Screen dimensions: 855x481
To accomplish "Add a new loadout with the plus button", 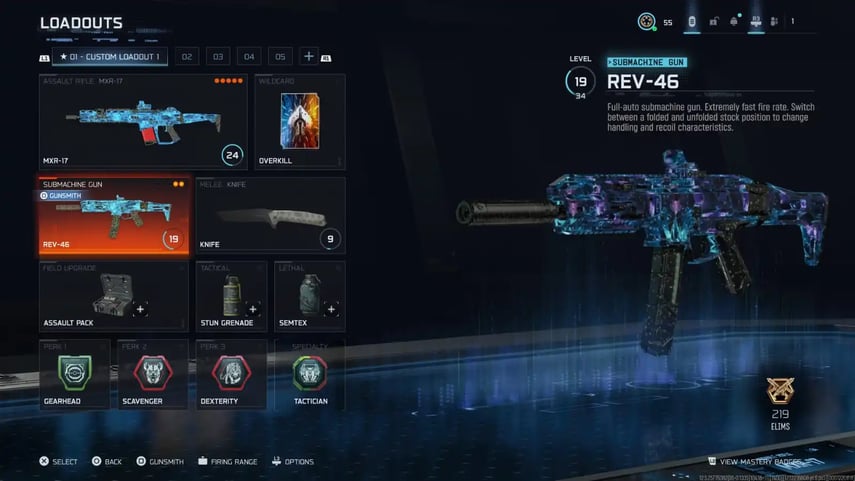I will (309, 57).
